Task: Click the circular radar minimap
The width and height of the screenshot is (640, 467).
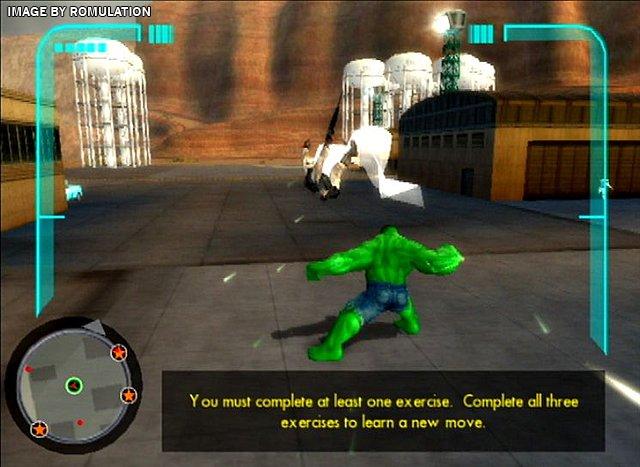Action: [x=74, y=383]
